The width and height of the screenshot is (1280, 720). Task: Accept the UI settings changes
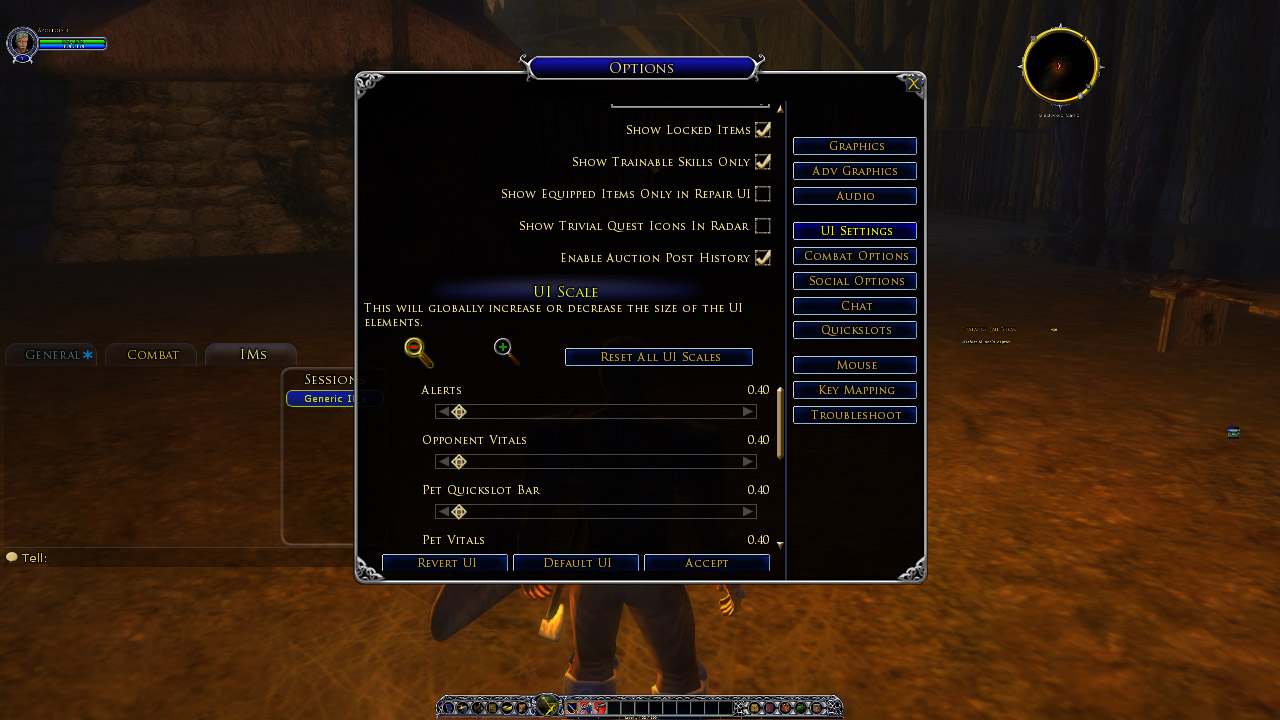707,563
